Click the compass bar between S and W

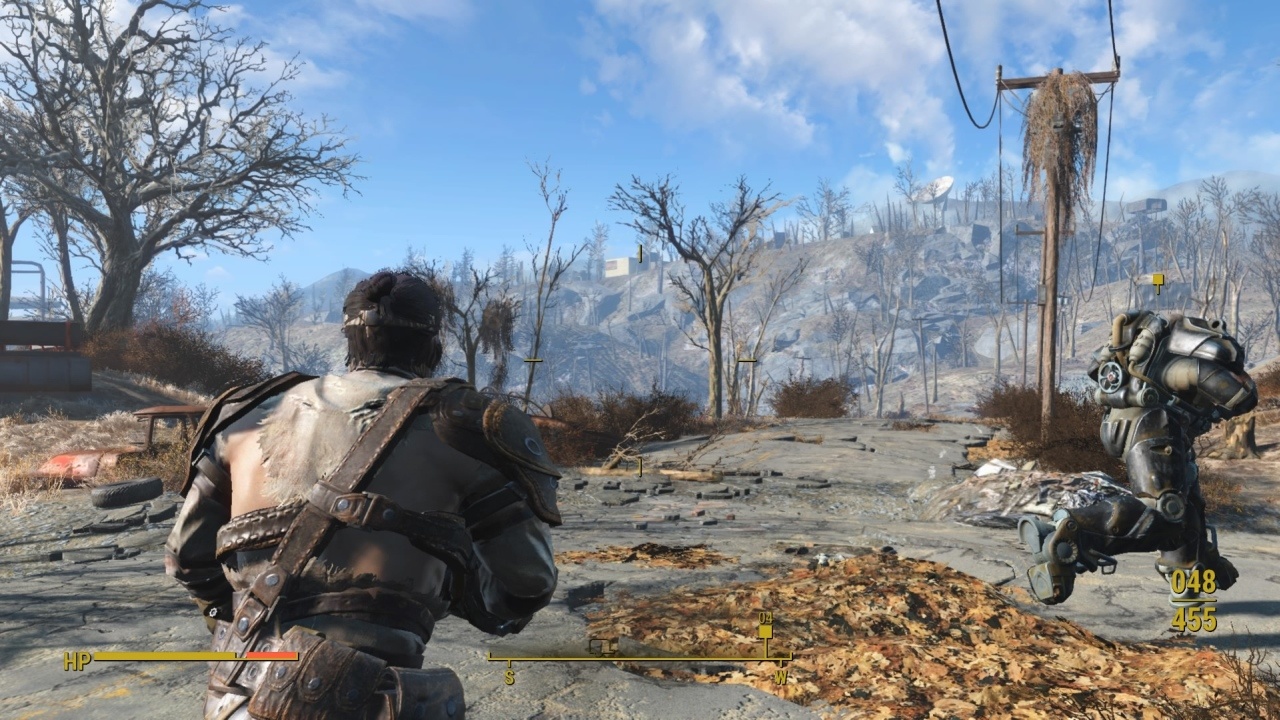(638, 658)
